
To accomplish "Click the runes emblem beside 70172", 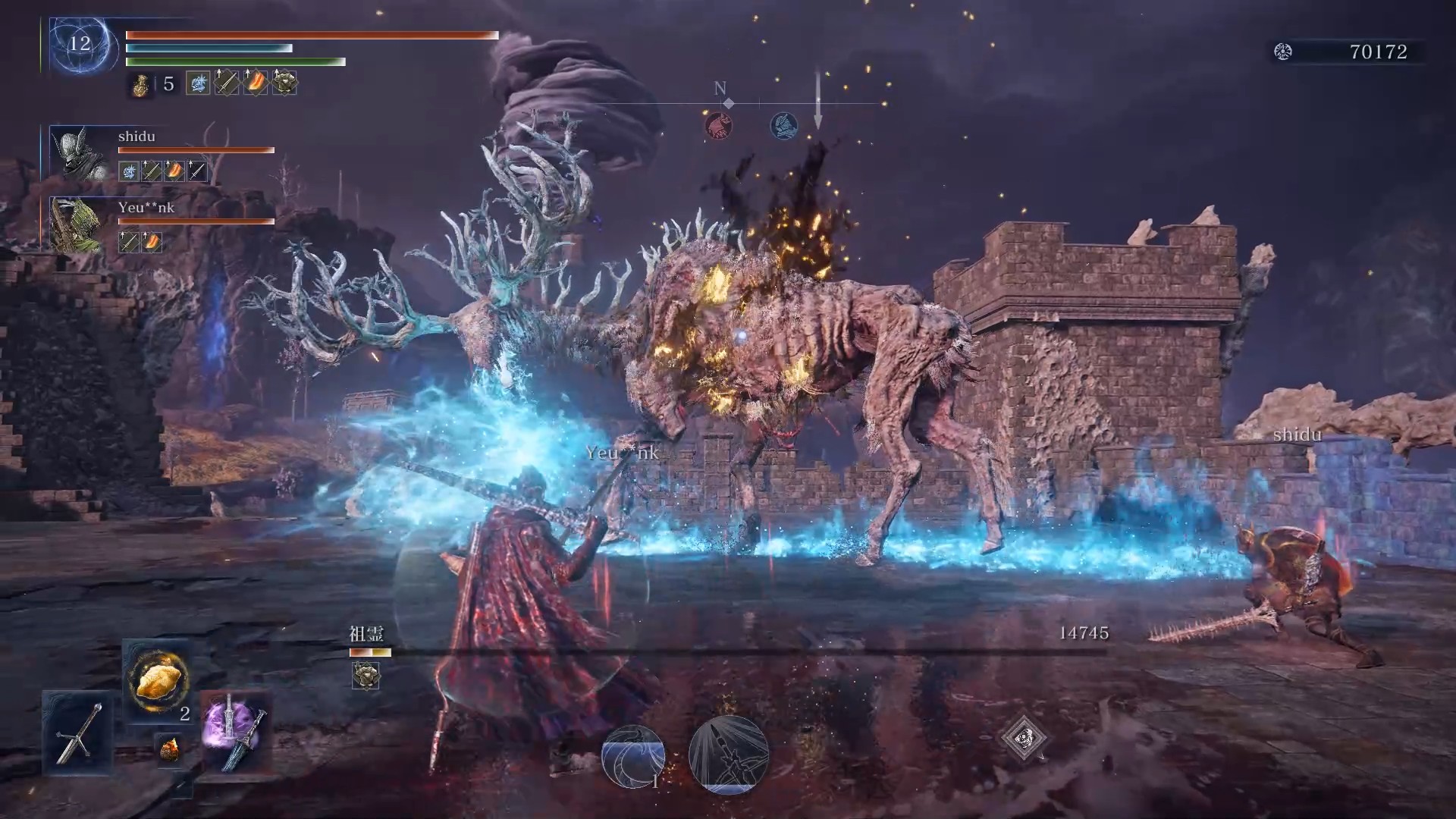I will (x=1283, y=52).
